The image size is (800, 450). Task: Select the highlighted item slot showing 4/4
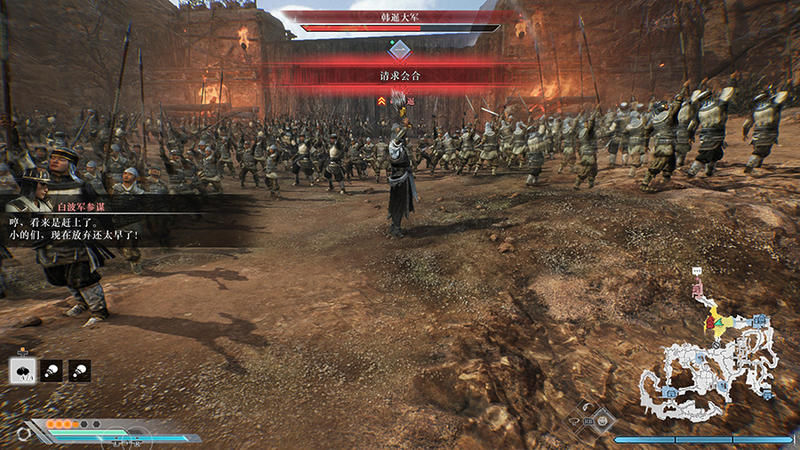pyautogui.click(x=22, y=371)
